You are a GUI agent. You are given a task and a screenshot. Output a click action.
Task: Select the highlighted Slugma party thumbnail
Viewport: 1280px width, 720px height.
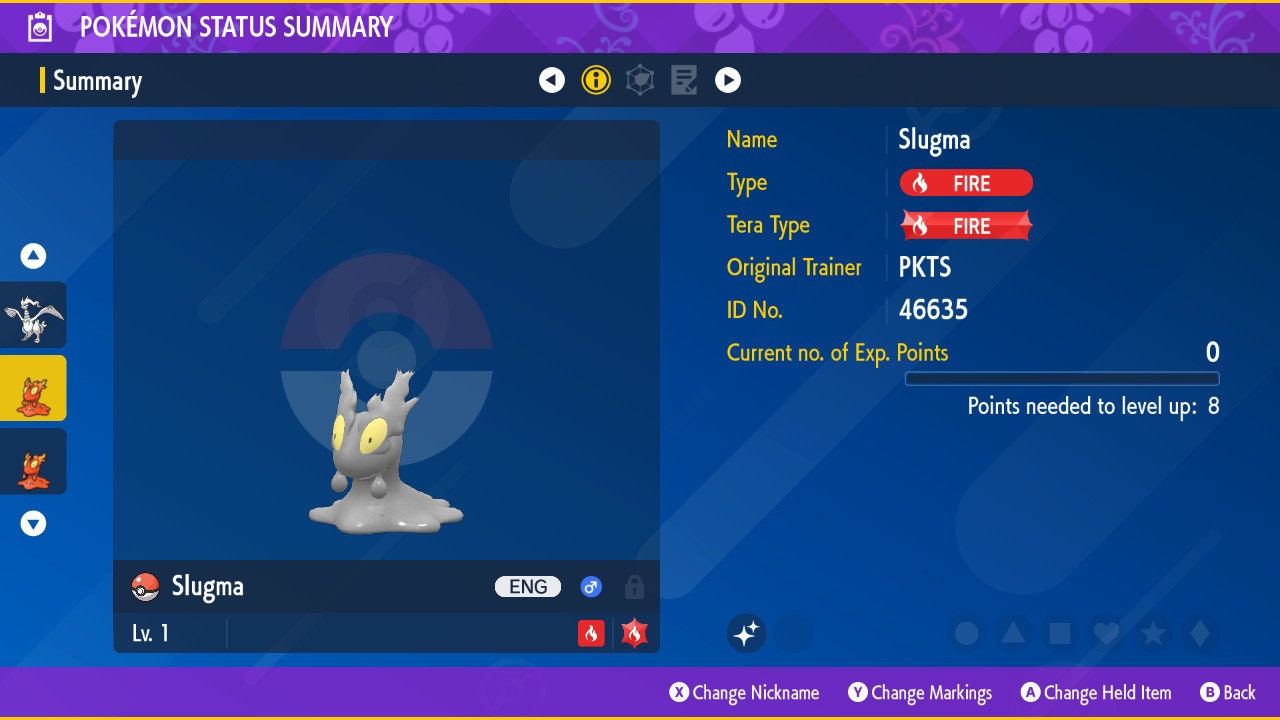[x=33, y=388]
